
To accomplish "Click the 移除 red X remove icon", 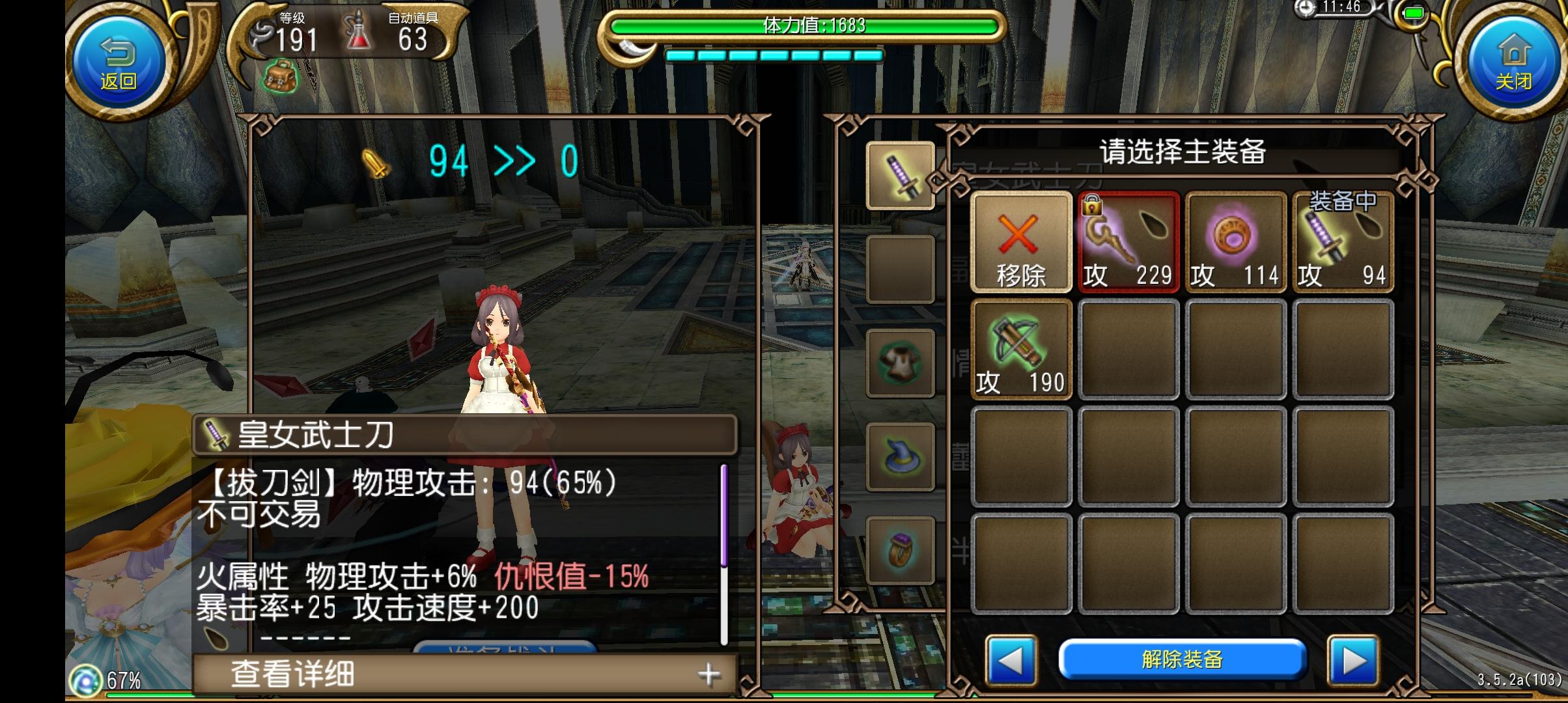I will (x=1021, y=241).
